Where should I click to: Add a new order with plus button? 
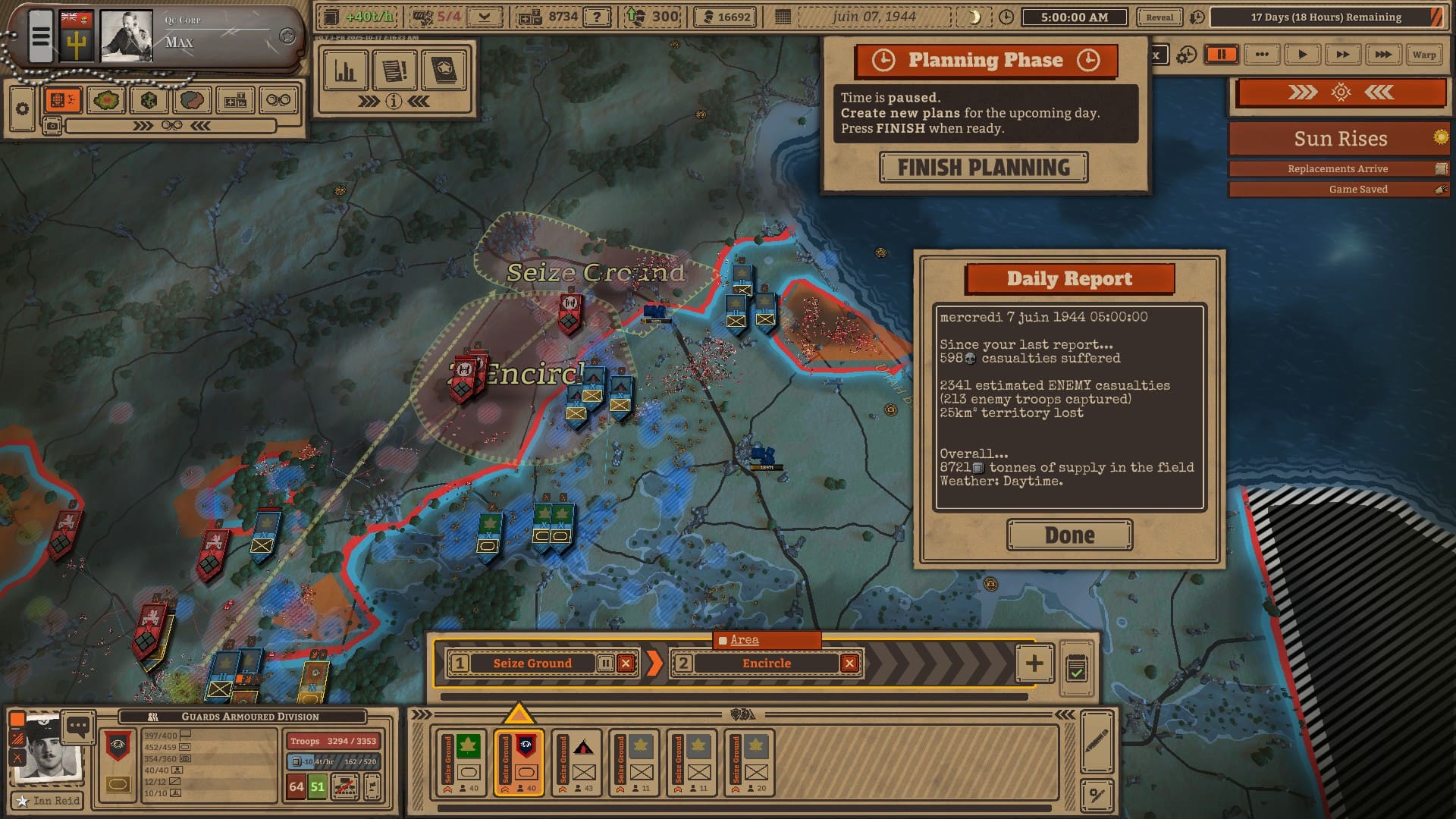[x=1034, y=664]
